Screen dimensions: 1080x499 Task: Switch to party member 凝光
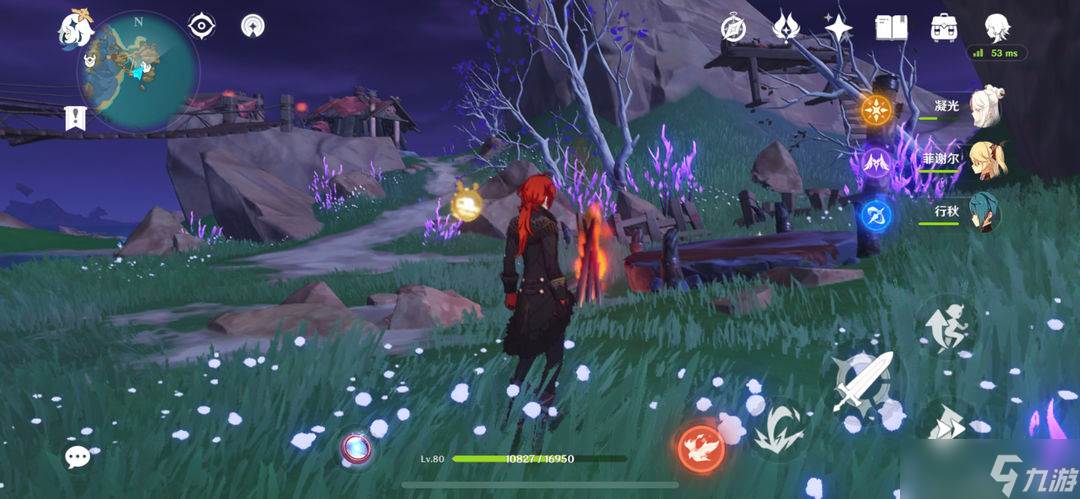point(985,108)
